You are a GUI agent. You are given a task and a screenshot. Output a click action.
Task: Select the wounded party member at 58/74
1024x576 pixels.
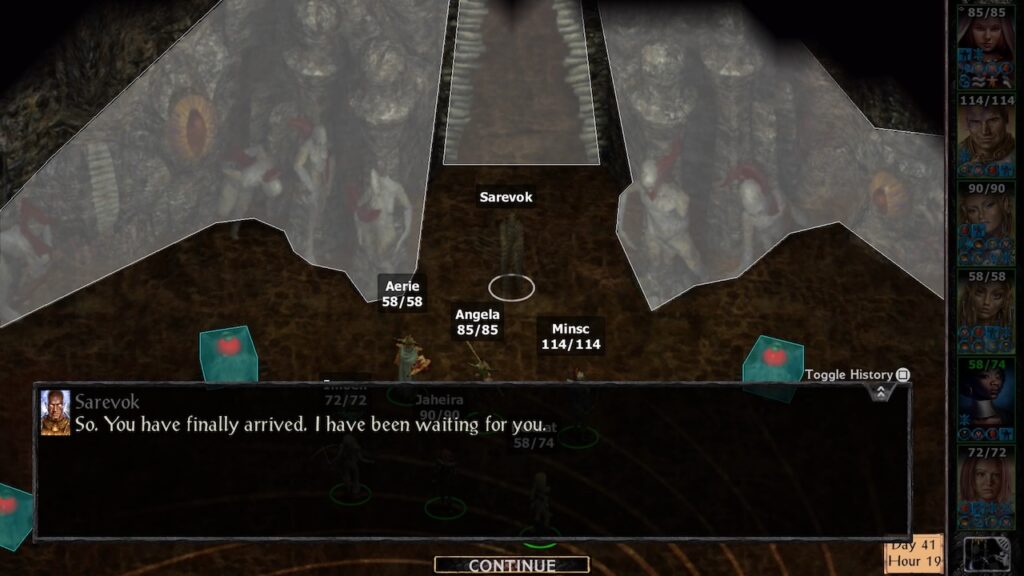click(x=986, y=400)
